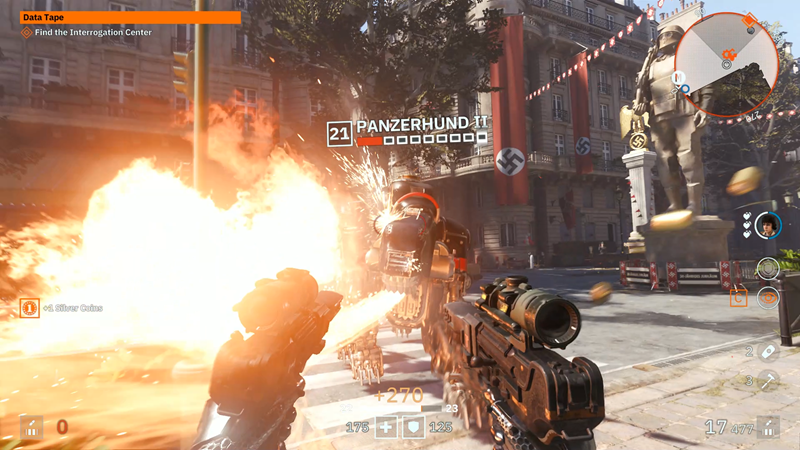
Task: Click the armor shield icon
Action: click(415, 428)
